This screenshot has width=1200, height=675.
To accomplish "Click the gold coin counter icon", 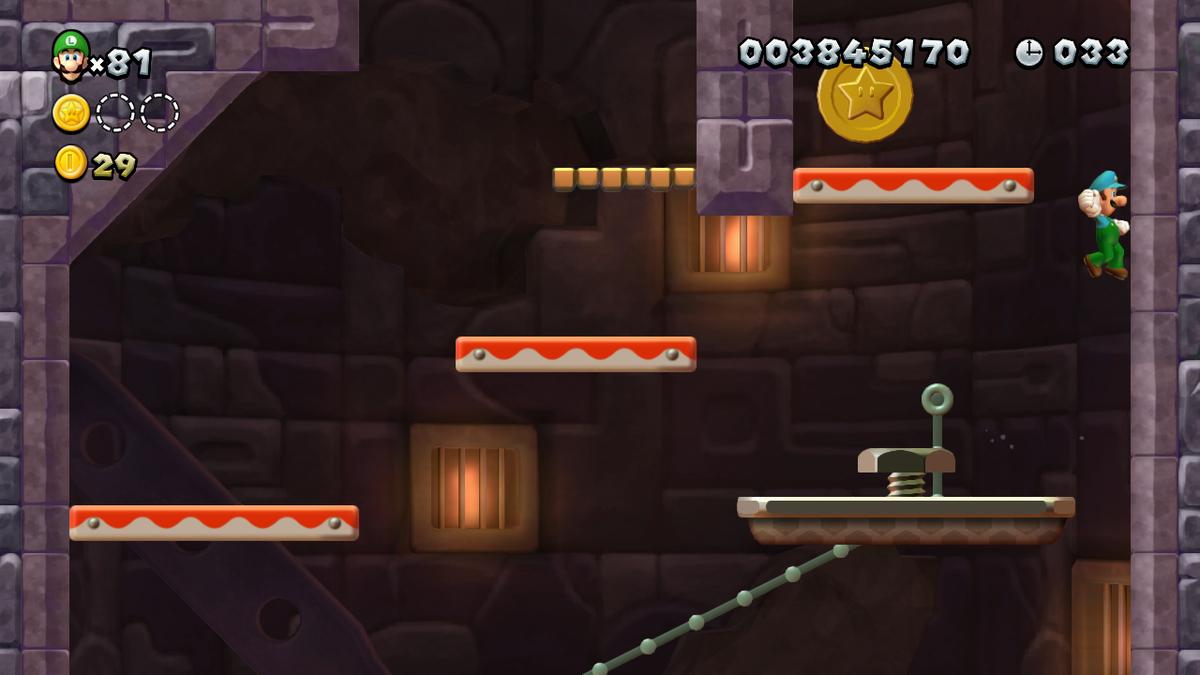I will (71, 163).
